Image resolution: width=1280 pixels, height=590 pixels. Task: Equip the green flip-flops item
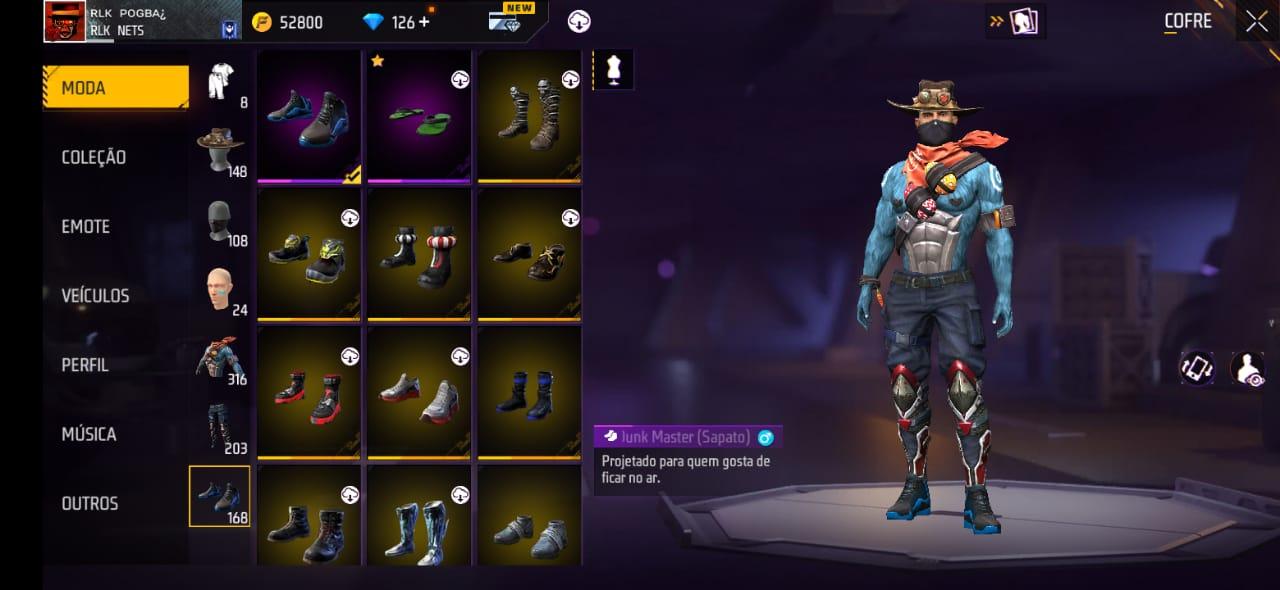[419, 116]
